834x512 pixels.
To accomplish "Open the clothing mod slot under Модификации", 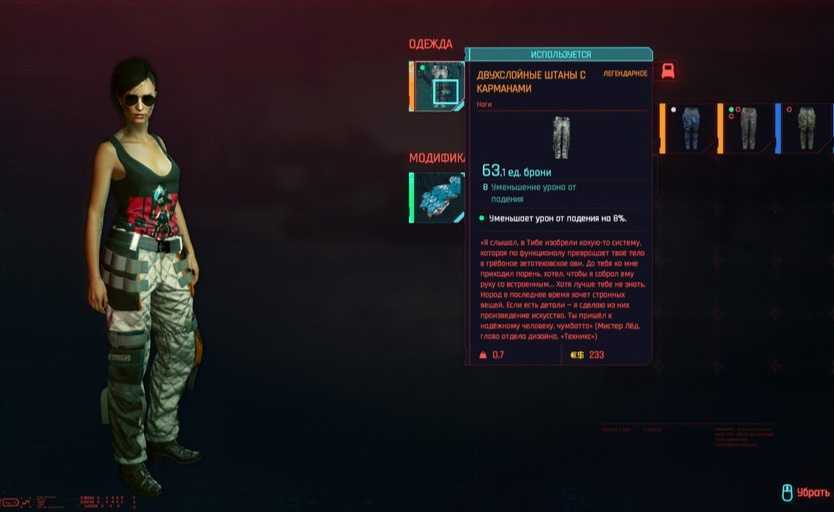I will [x=438, y=196].
